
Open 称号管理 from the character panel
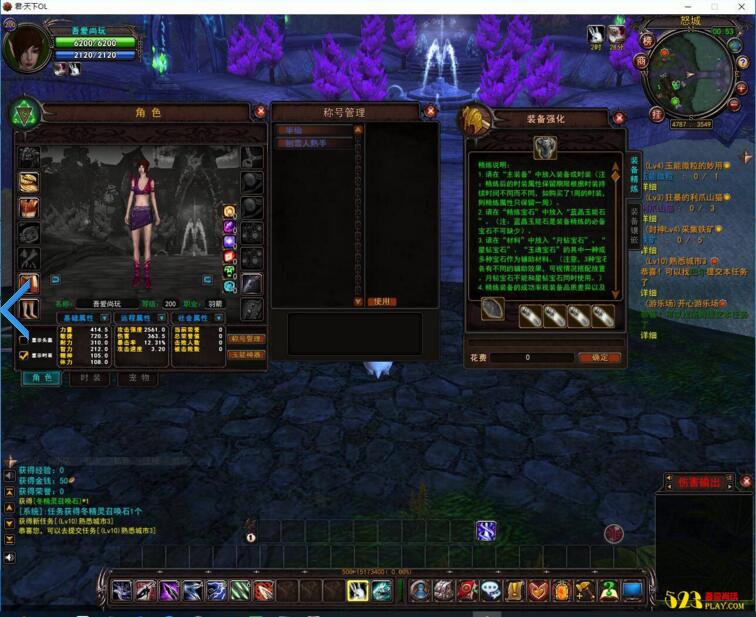[x=246, y=340]
